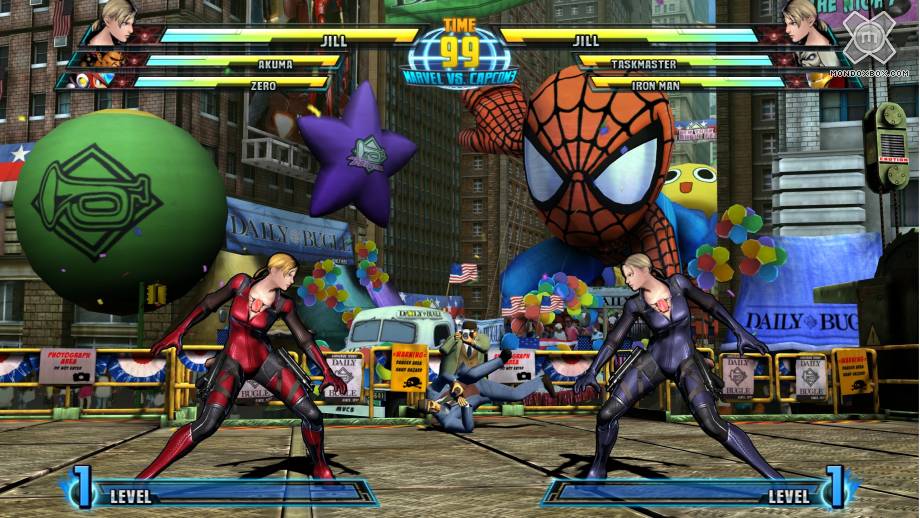Viewport: 920px width, 518px height.
Task: Select player two's Jill portrait
Action: click(x=803, y=22)
